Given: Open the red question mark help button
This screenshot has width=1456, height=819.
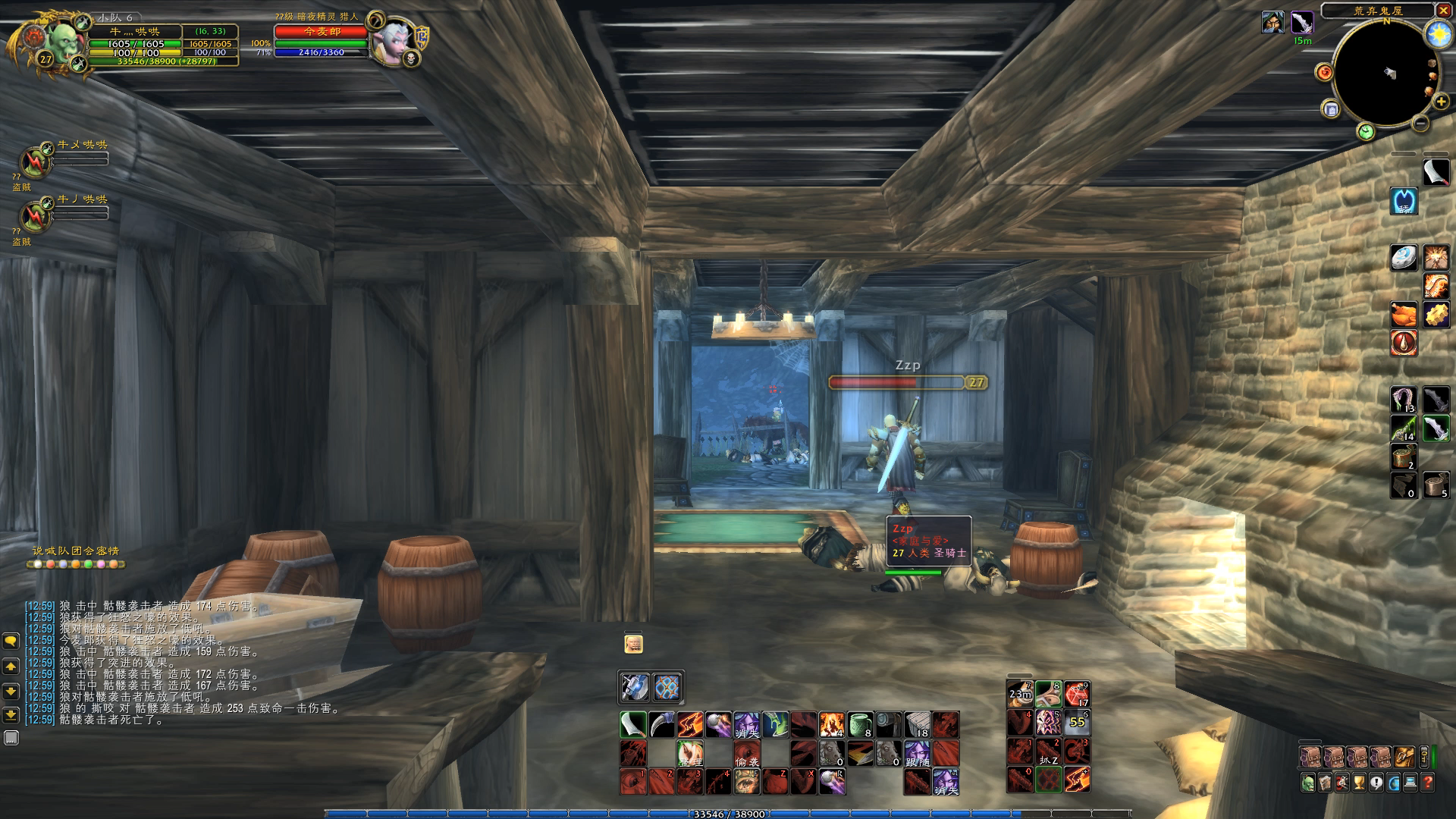Looking at the screenshot, I should (1428, 783).
